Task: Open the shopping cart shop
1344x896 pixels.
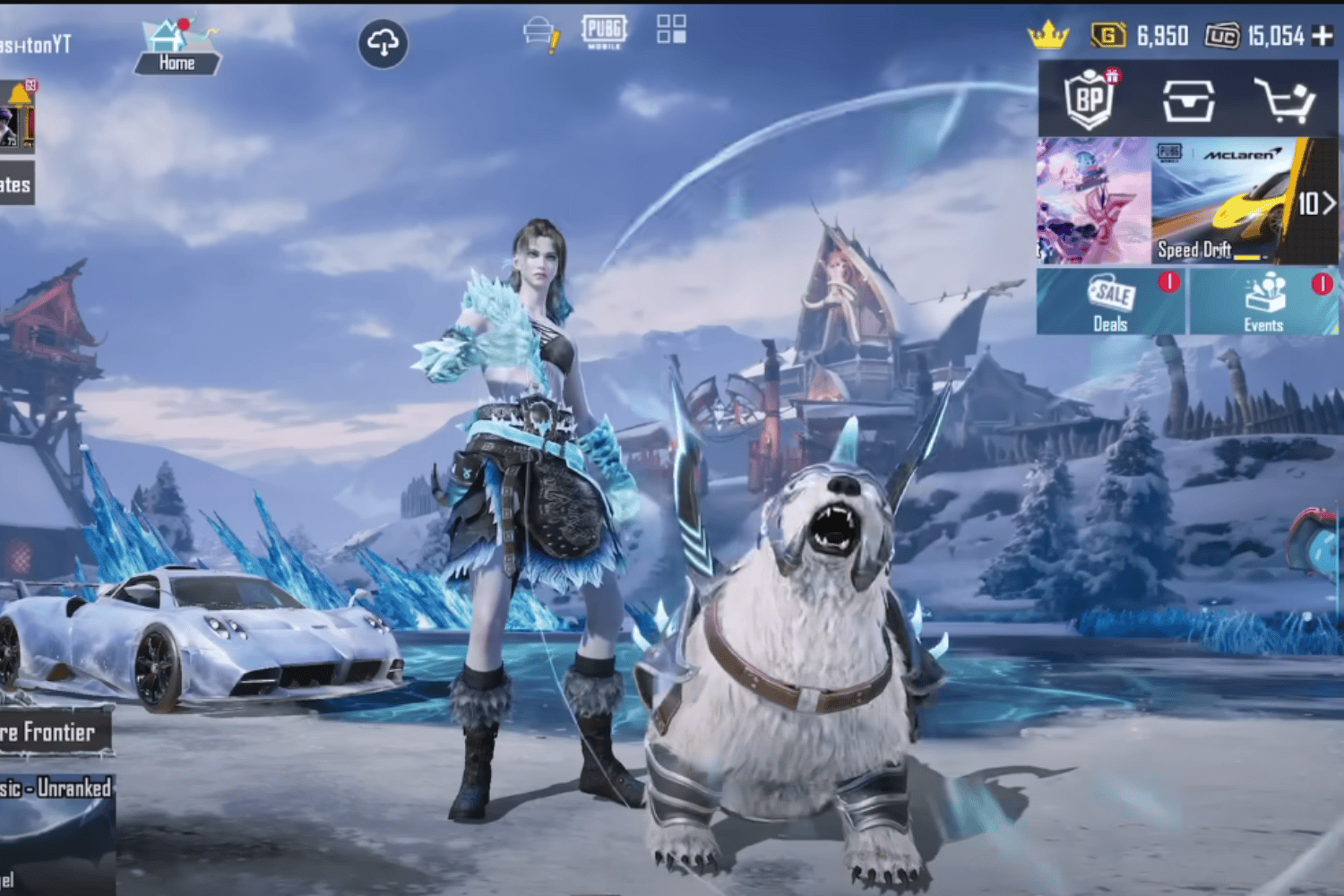Action: coord(1284,99)
